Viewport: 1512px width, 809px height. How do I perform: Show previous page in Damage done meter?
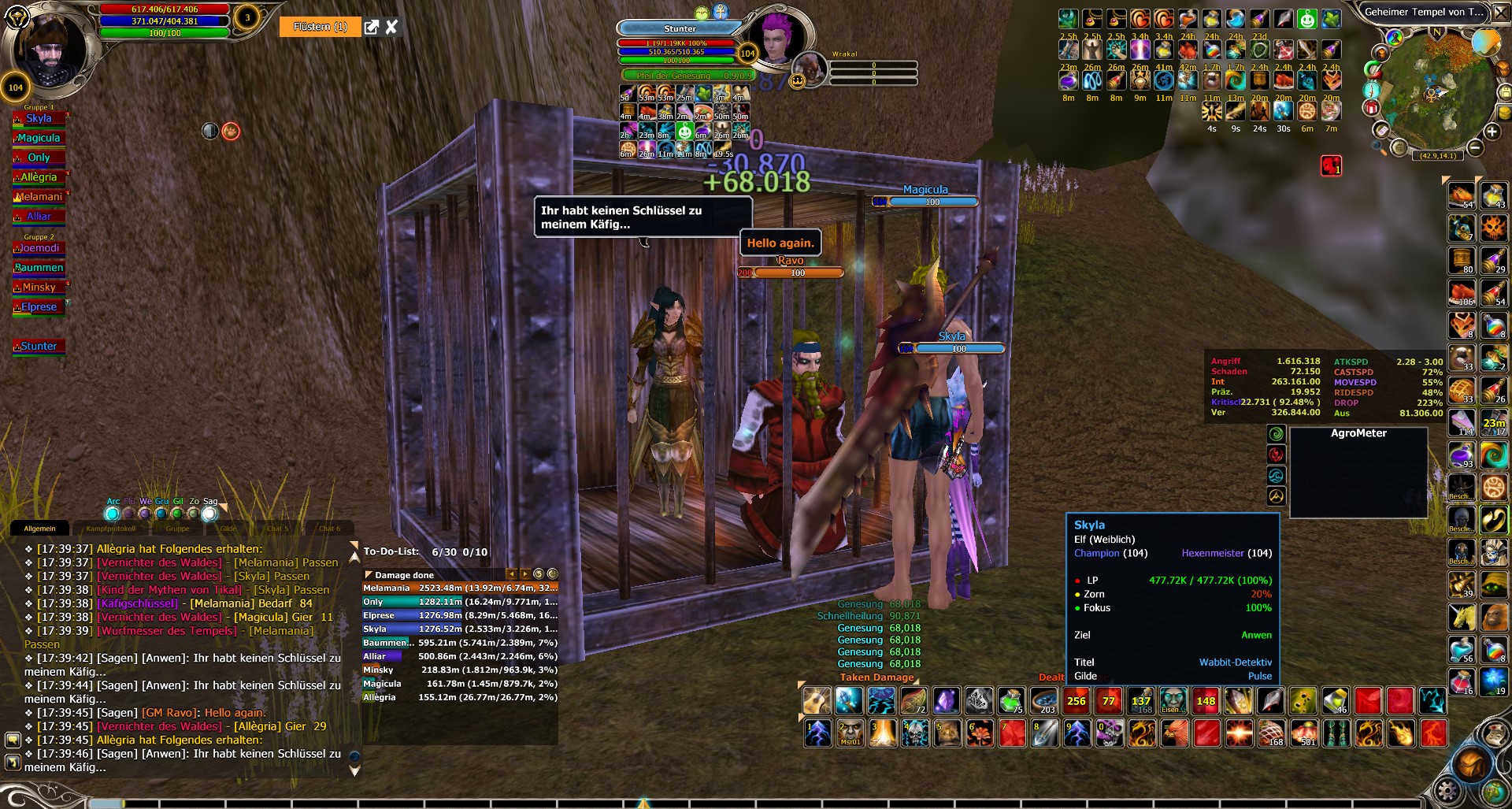coord(511,574)
